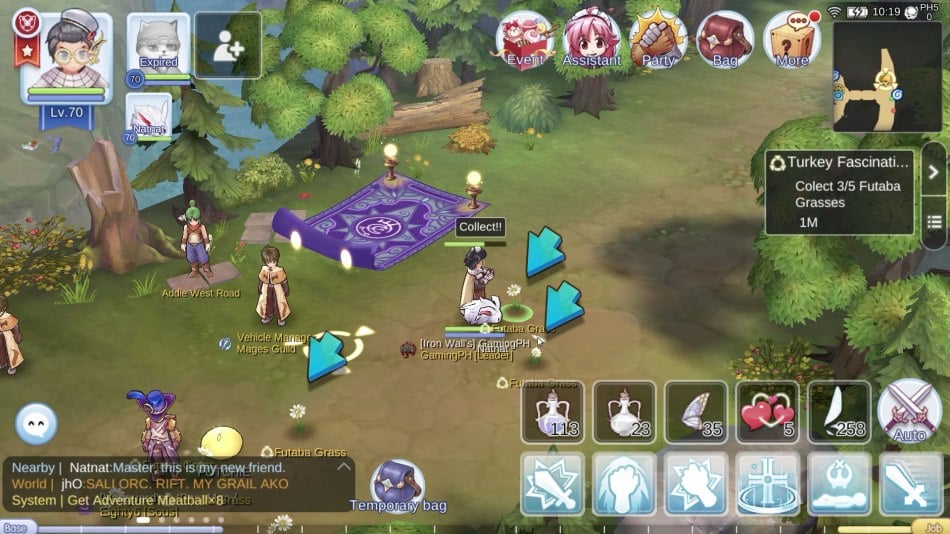
Task: Click the add party member slot
Action: (228, 46)
